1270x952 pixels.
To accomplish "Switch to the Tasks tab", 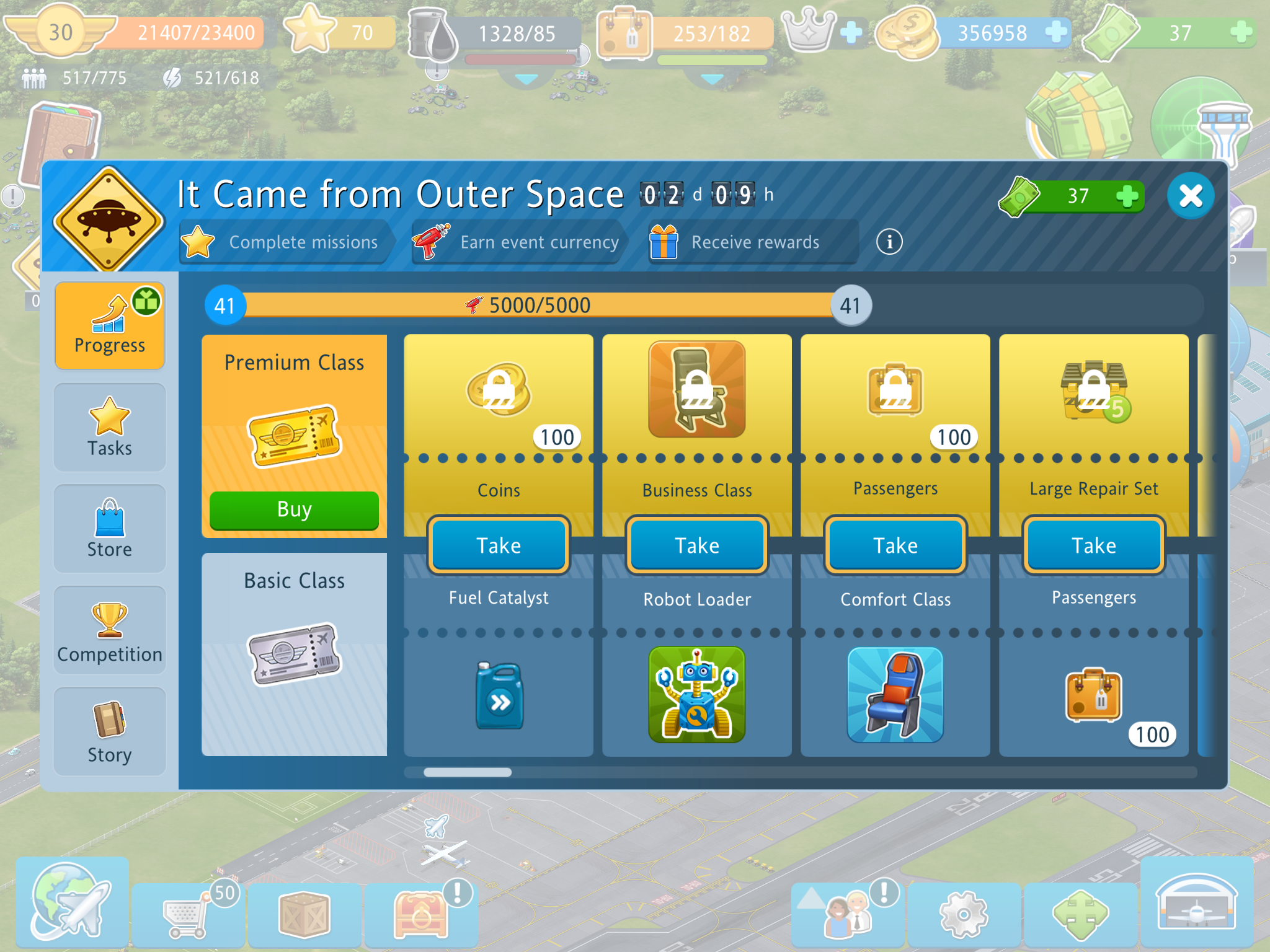I will tap(110, 428).
